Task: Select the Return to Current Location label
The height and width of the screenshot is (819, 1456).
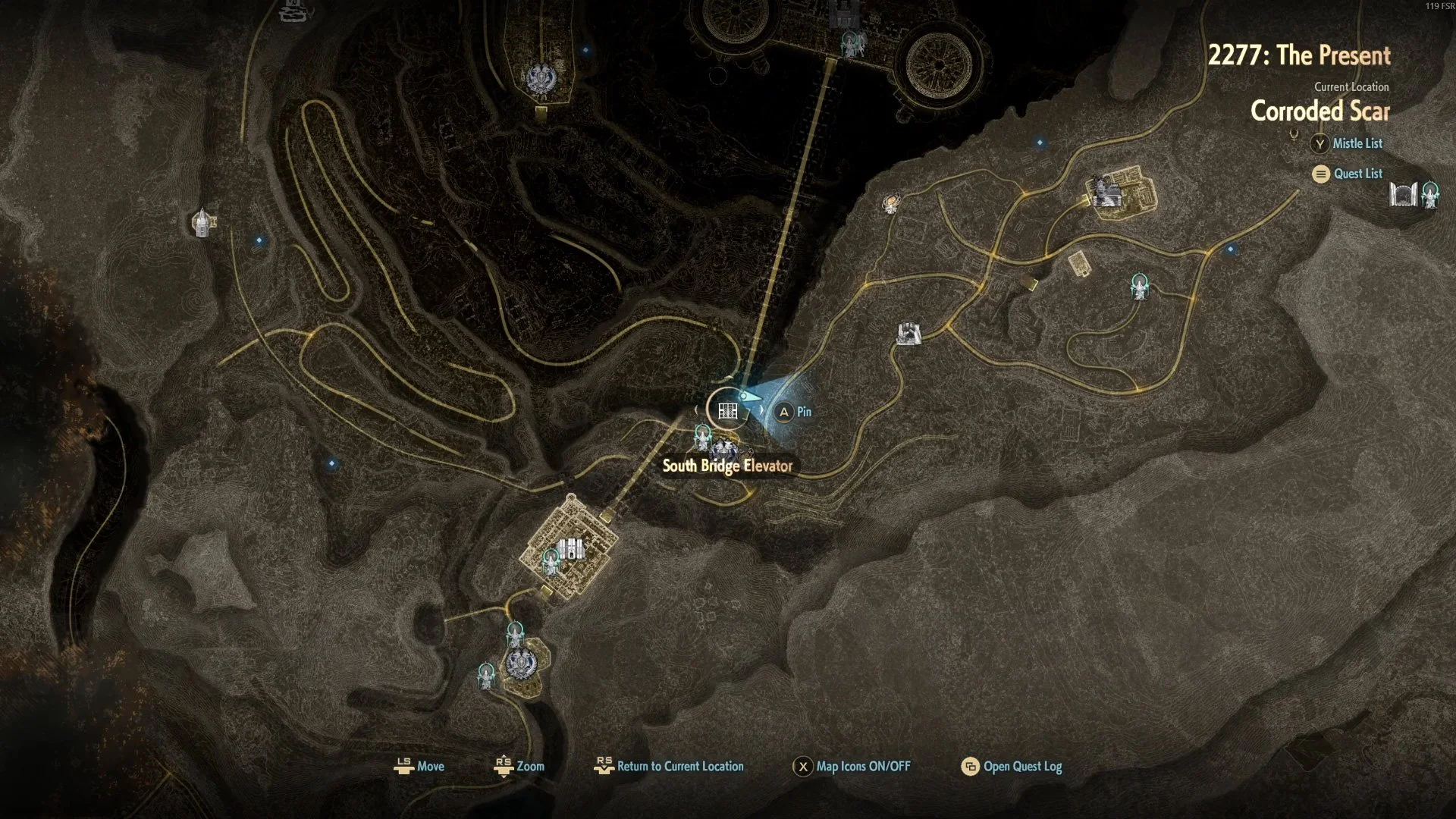Action: [680, 766]
